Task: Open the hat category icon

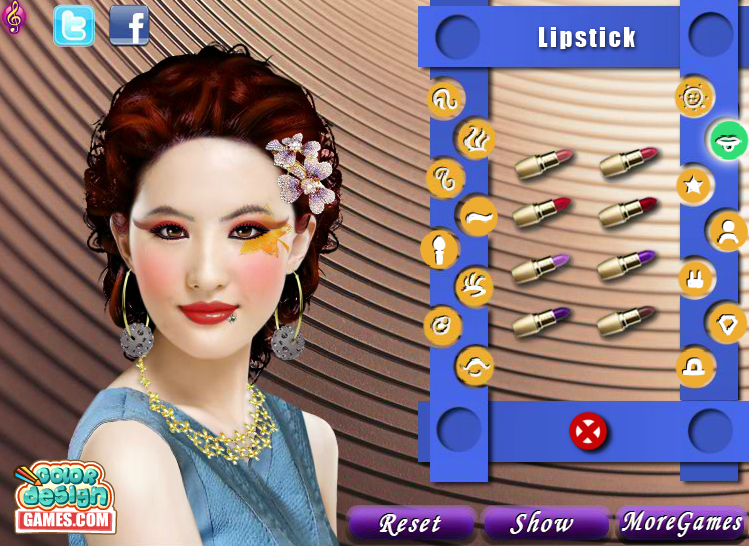Action: tap(695, 367)
